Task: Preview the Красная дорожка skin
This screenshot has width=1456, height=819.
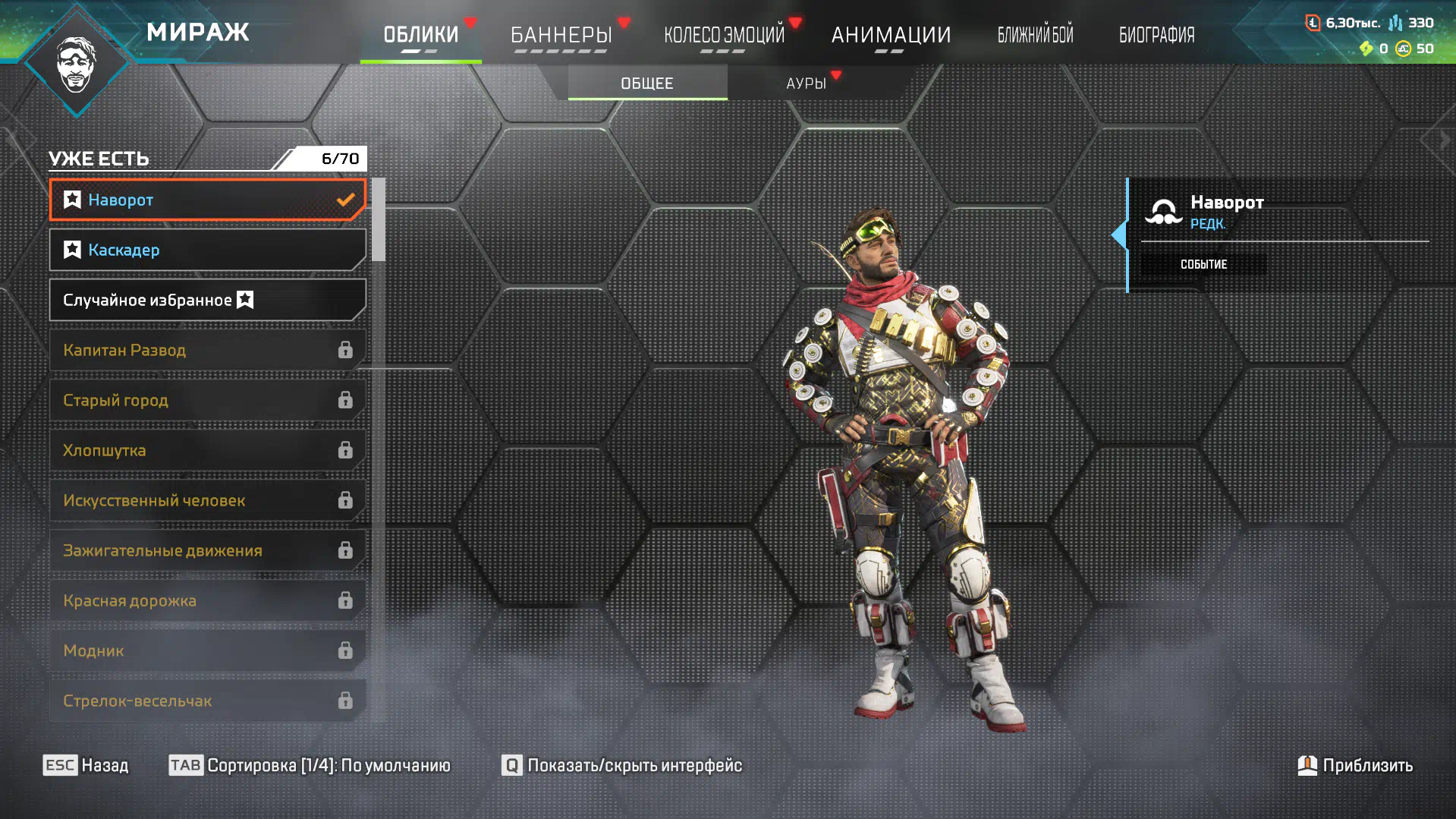Action: pos(207,600)
